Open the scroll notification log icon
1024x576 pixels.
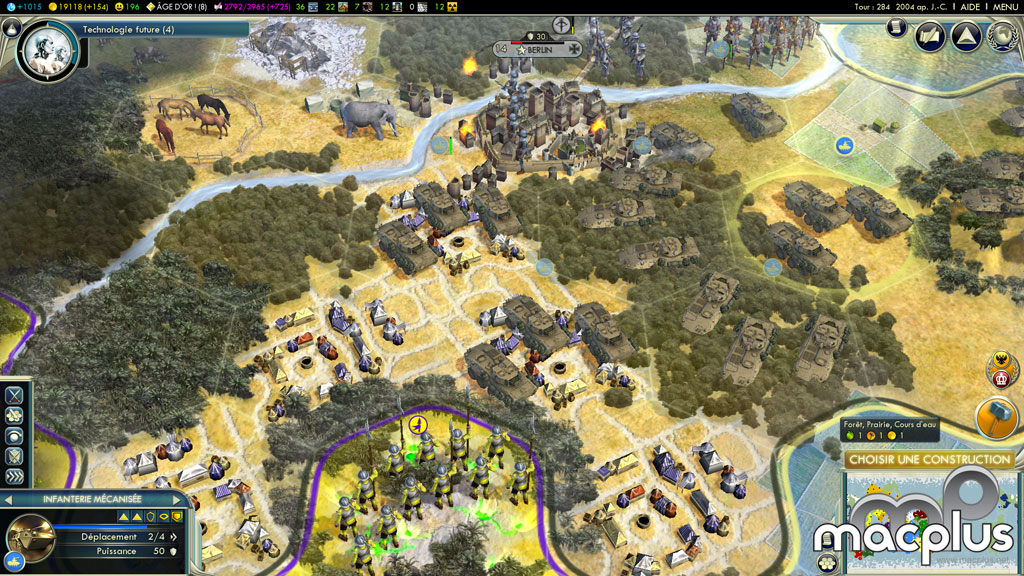pyautogui.click(x=897, y=27)
